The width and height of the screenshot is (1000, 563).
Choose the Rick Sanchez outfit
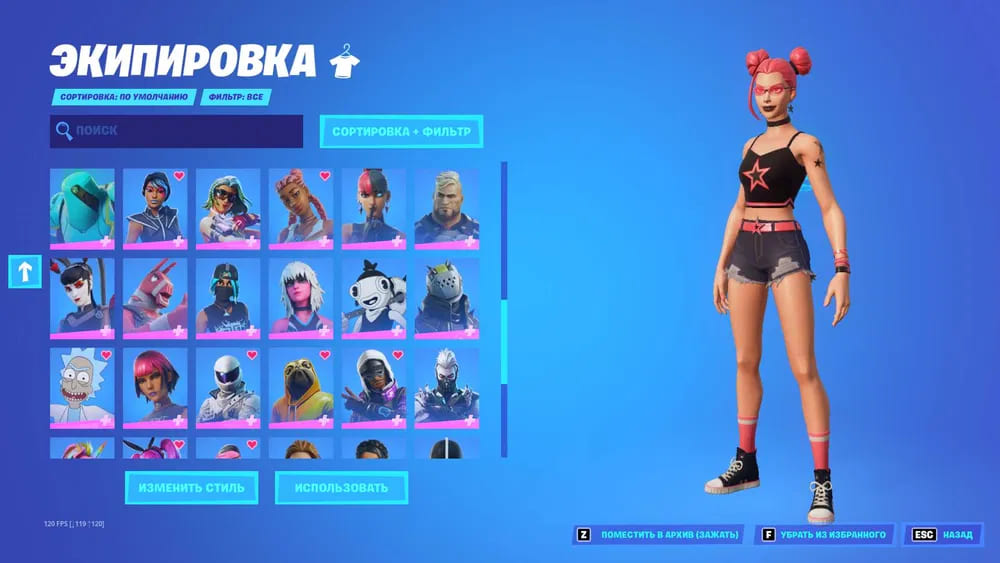82,386
